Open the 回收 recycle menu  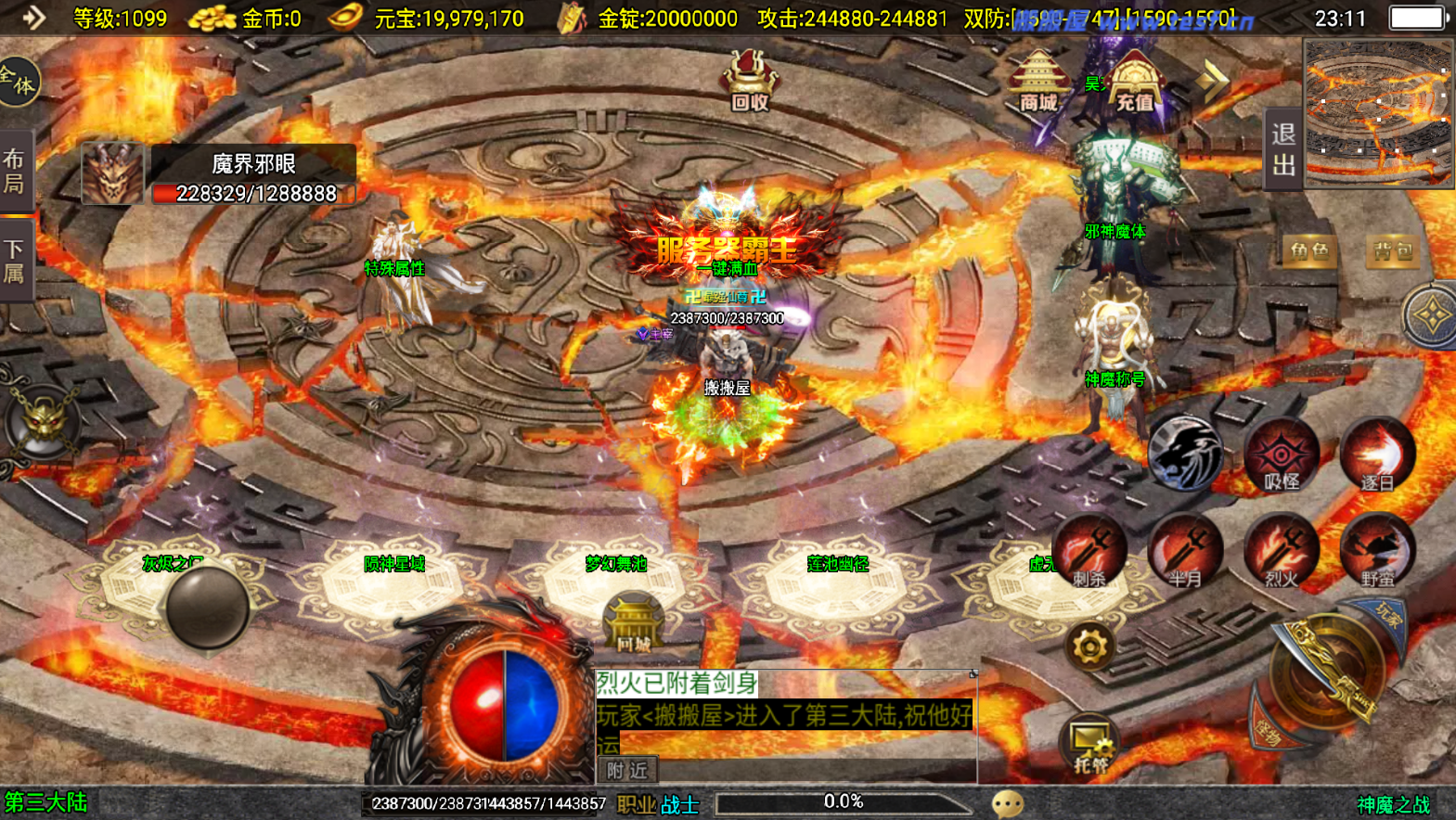pyautogui.click(x=750, y=81)
